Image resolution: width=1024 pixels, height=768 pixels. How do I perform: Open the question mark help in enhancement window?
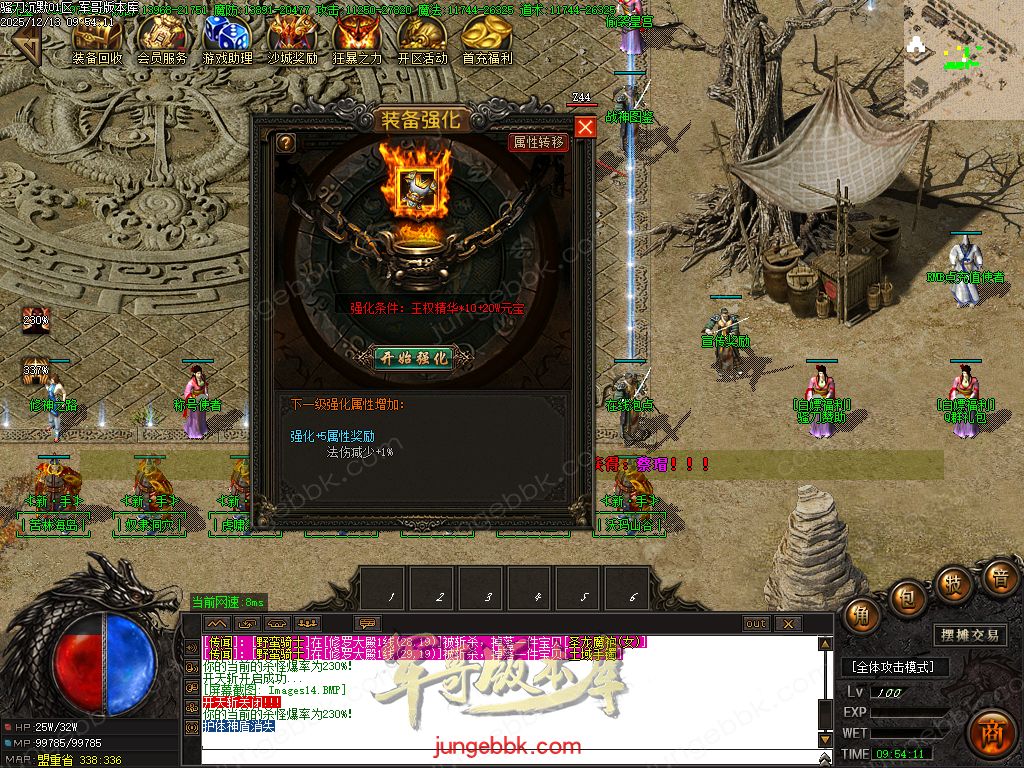[x=286, y=143]
